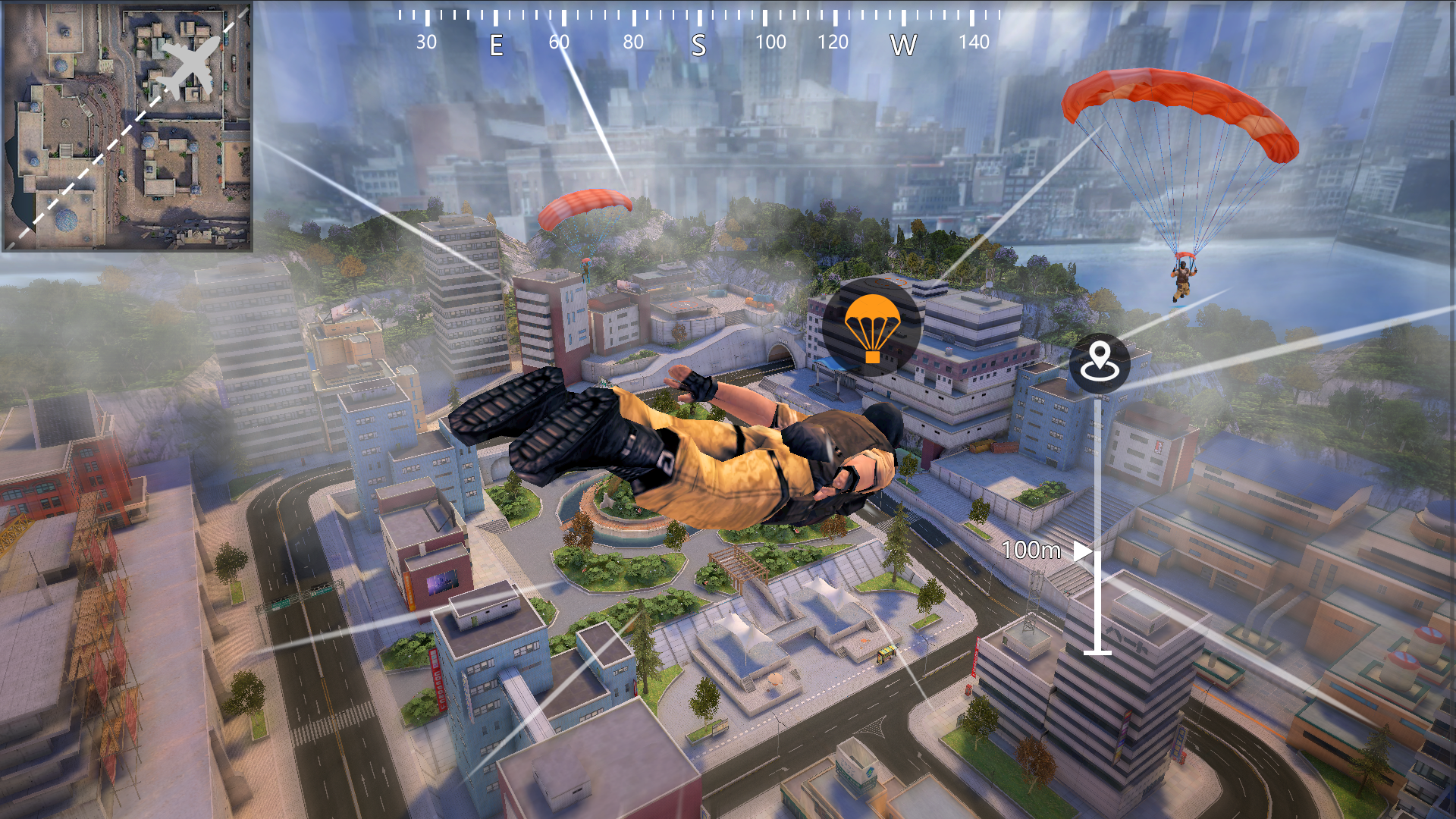1456x819 pixels.
Task: Tap the West indicator on the compass strip
Action: (902, 45)
